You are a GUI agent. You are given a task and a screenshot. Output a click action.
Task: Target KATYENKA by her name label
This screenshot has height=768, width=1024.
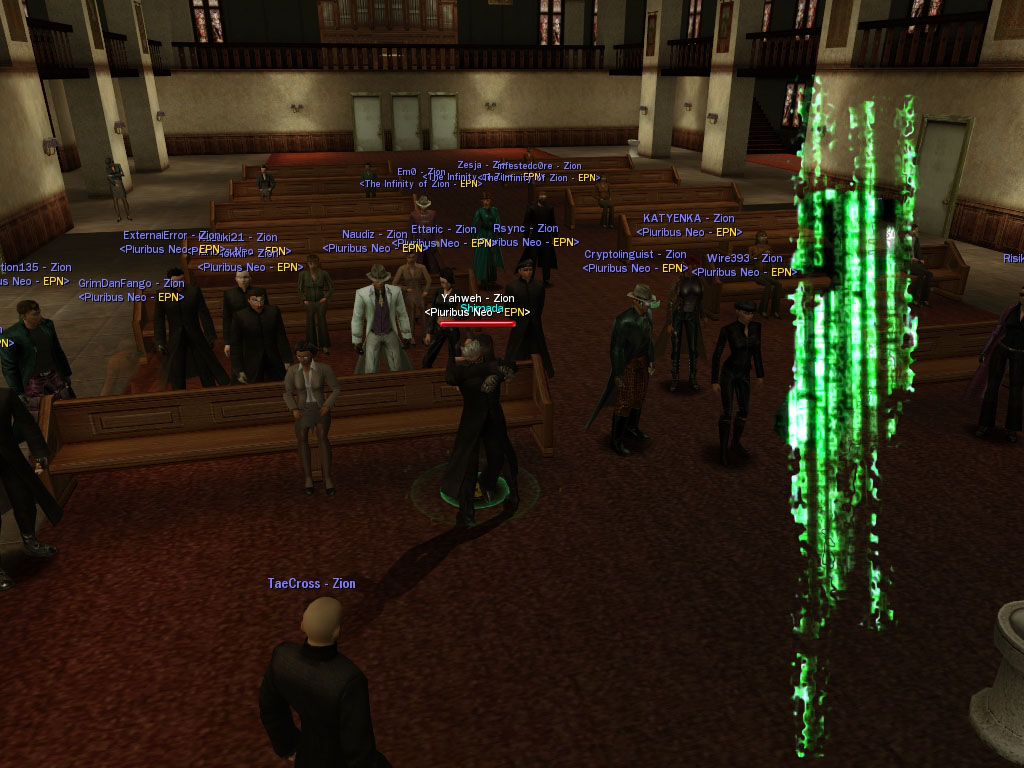pos(688,218)
